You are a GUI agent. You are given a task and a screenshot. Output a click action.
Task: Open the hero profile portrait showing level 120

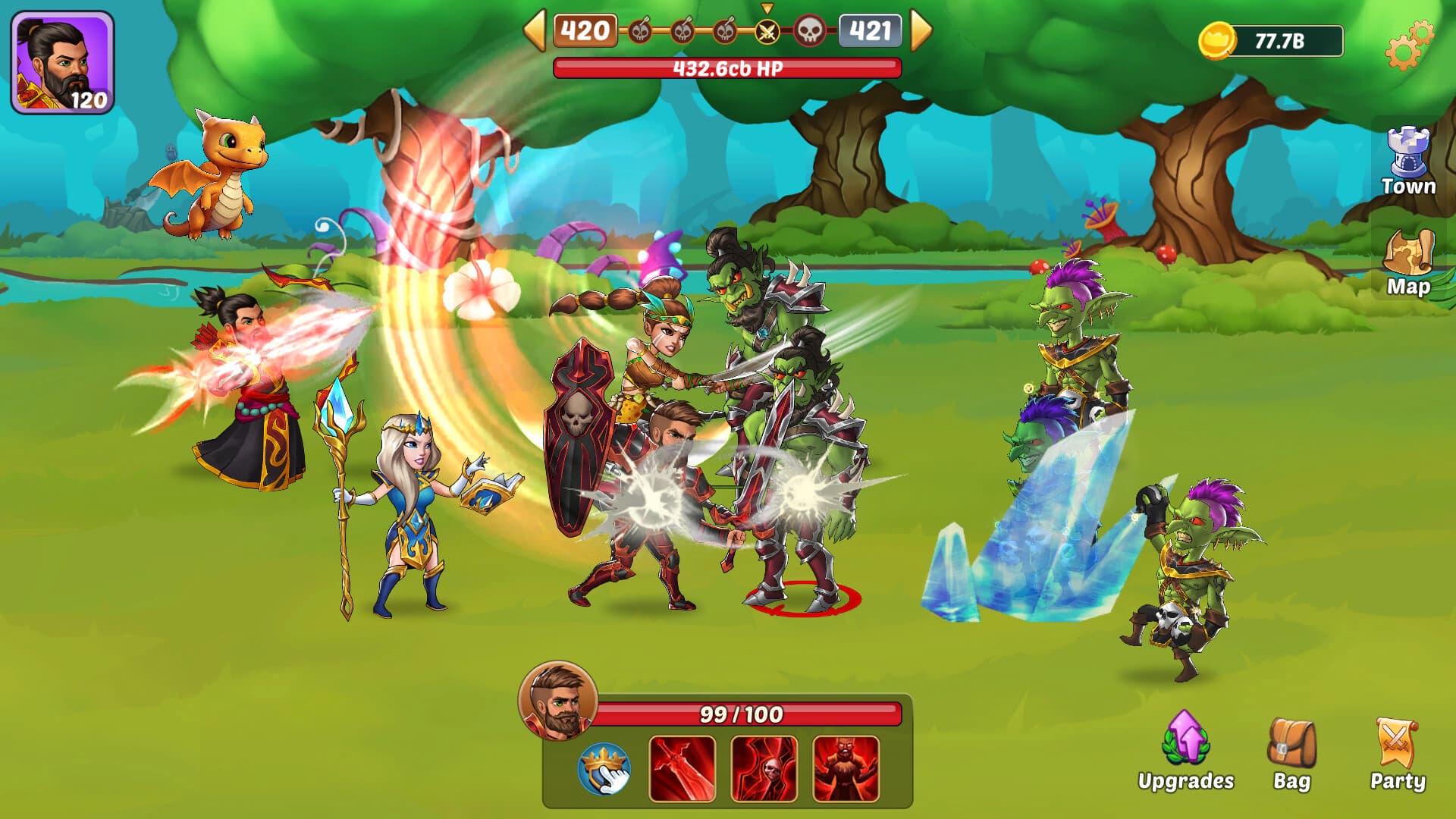(62, 62)
